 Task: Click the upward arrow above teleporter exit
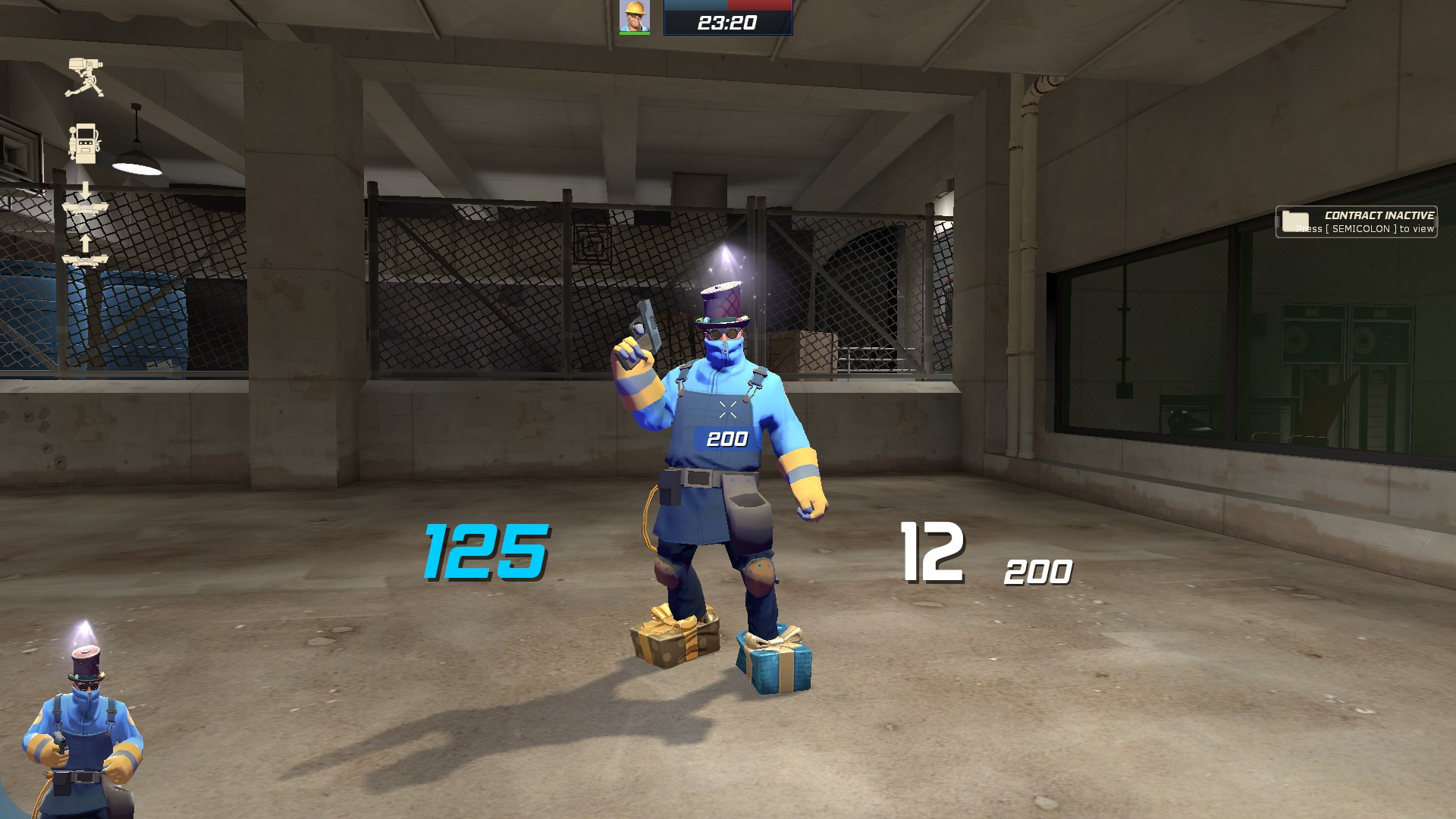[86, 243]
